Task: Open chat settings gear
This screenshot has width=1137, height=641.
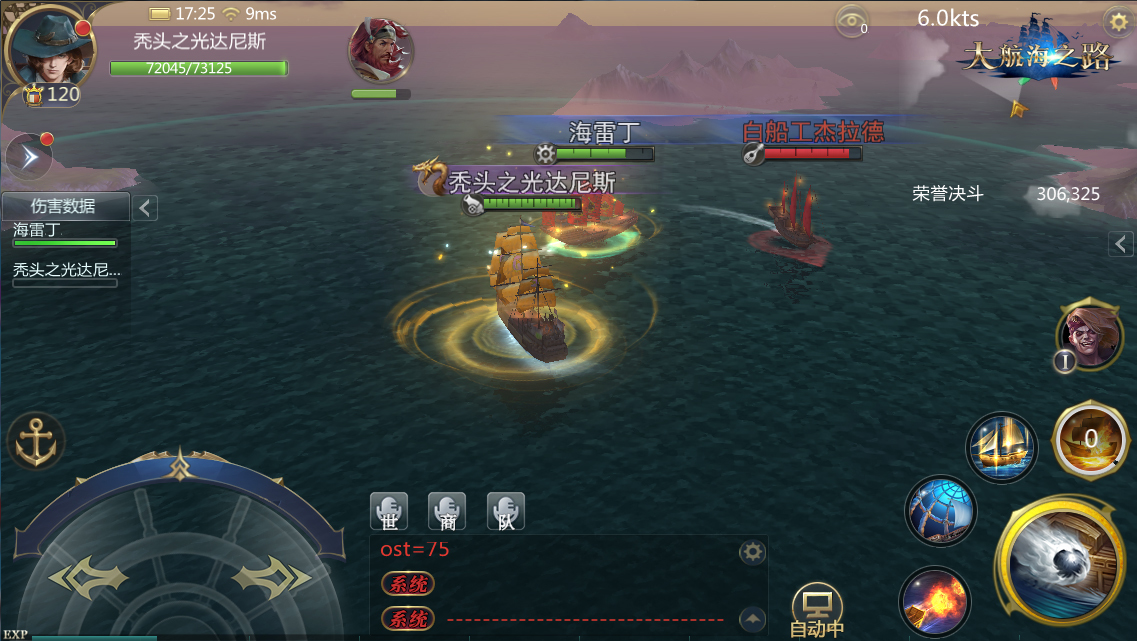Action: [x=752, y=552]
